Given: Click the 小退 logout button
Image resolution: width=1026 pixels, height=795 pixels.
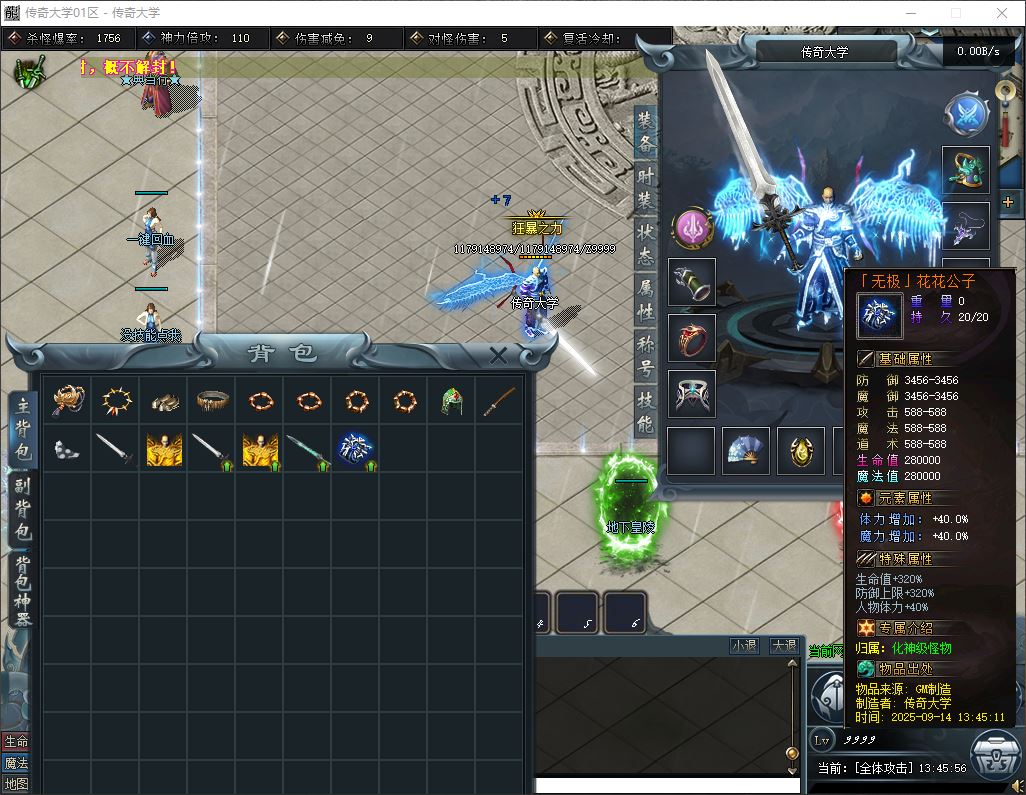Looking at the screenshot, I should (744, 646).
